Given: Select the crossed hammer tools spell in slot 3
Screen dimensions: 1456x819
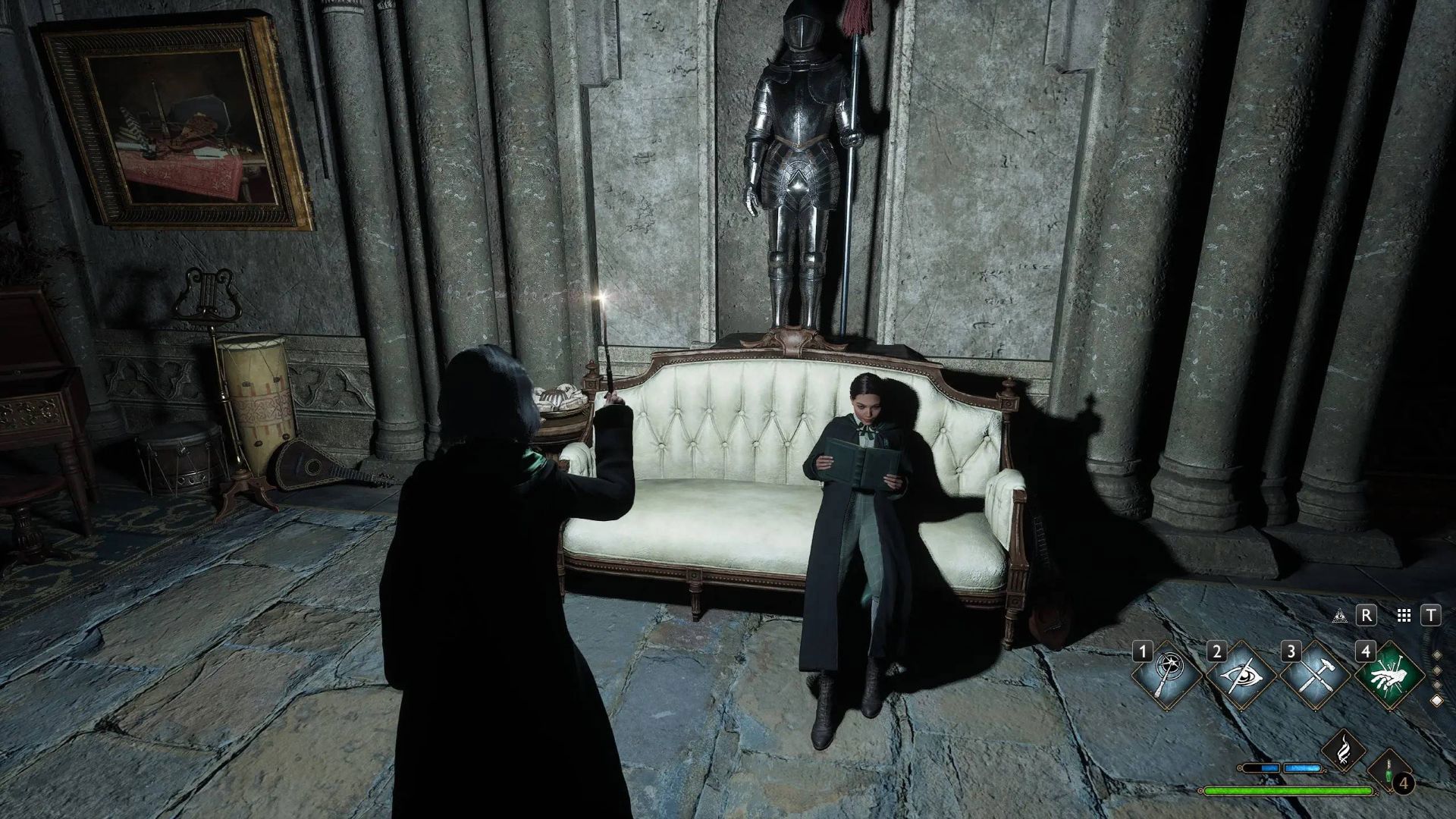Looking at the screenshot, I should (x=1316, y=674).
